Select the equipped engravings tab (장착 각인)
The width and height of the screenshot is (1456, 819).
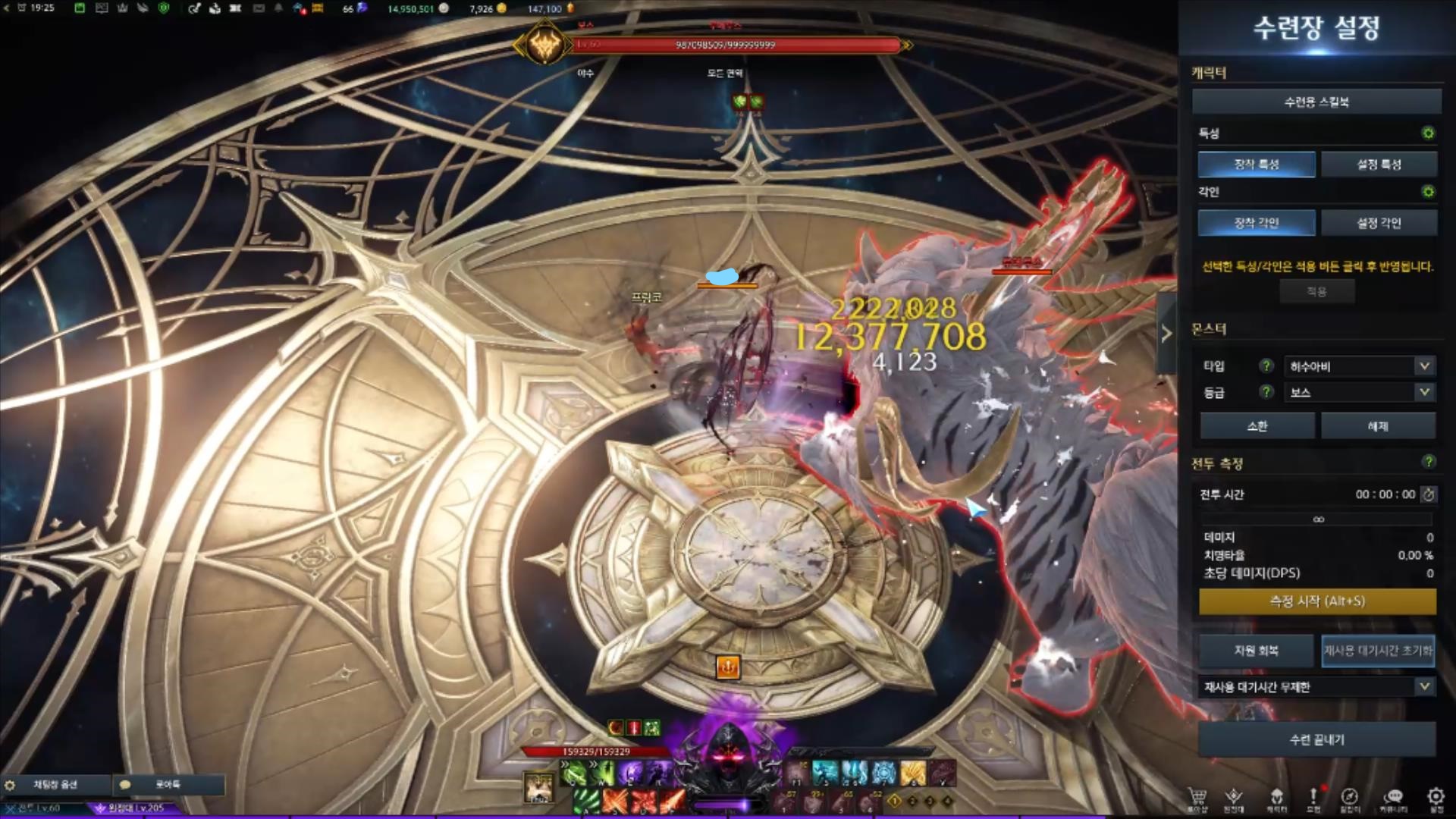[x=1257, y=223]
